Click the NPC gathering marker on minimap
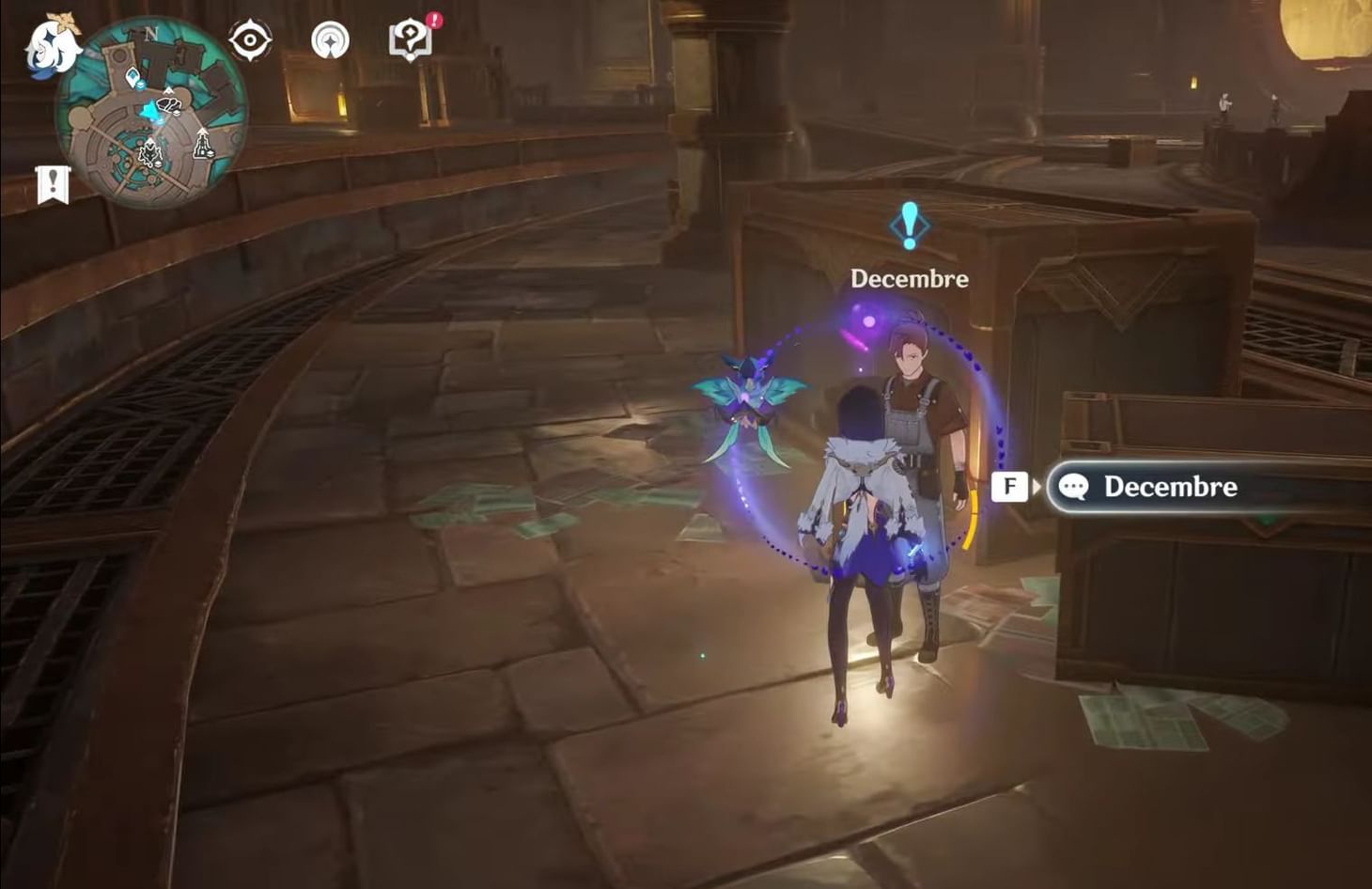 [x=169, y=104]
